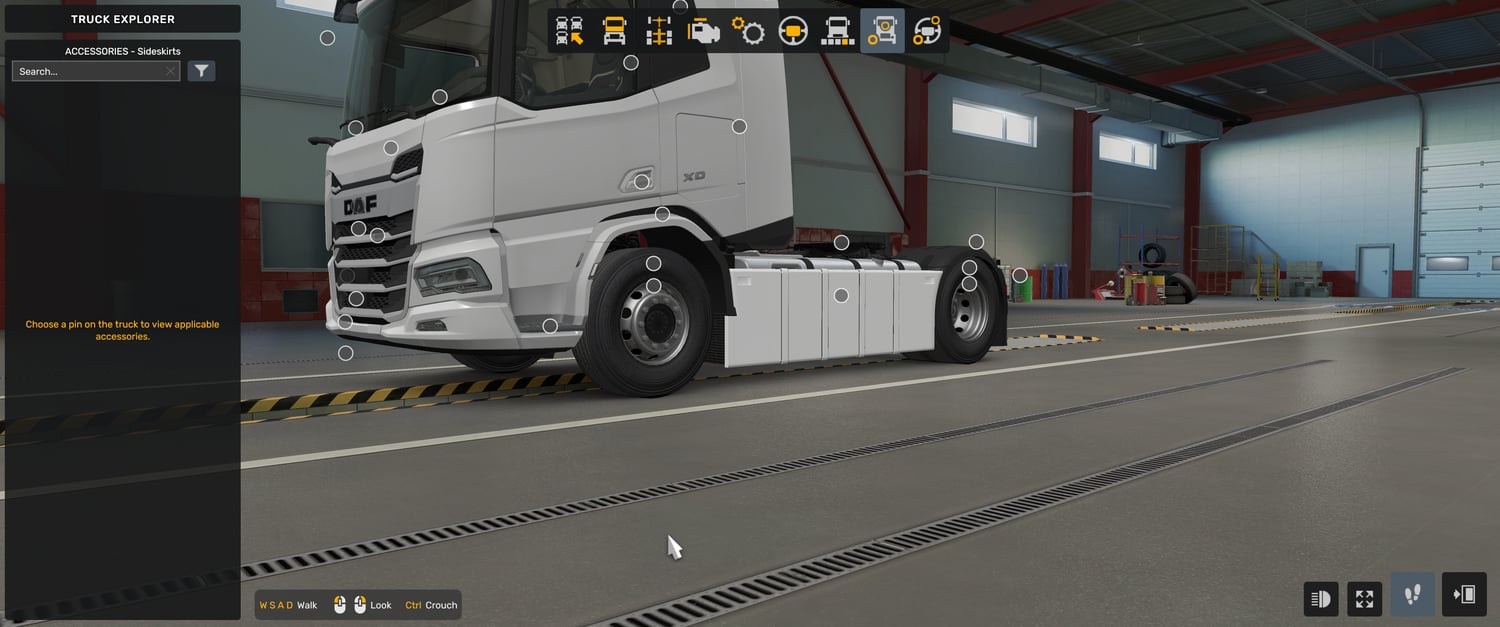
Task: Click the Search field in the accessories panel
Action: pyautogui.click(x=88, y=72)
